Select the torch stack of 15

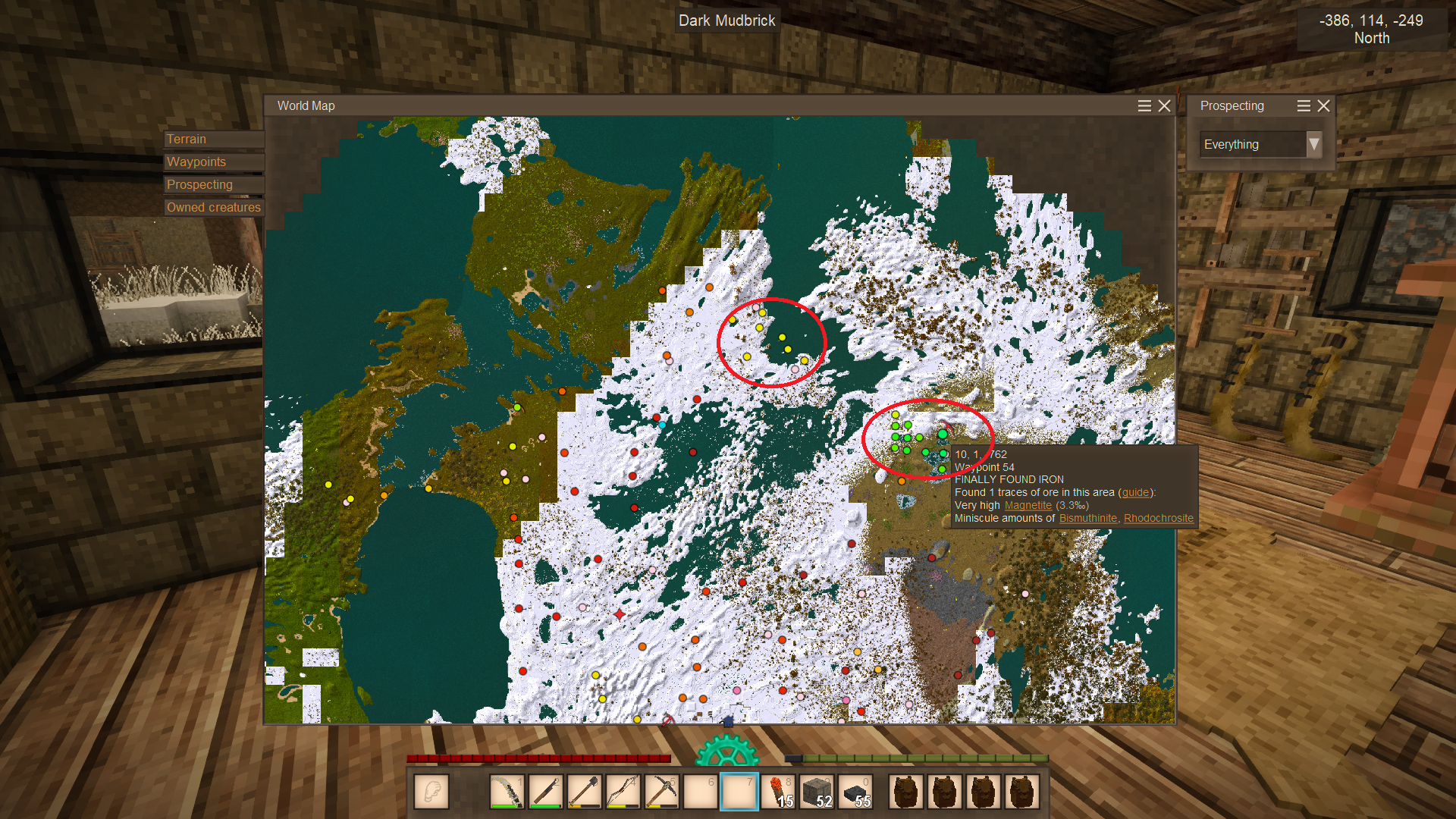[x=778, y=792]
